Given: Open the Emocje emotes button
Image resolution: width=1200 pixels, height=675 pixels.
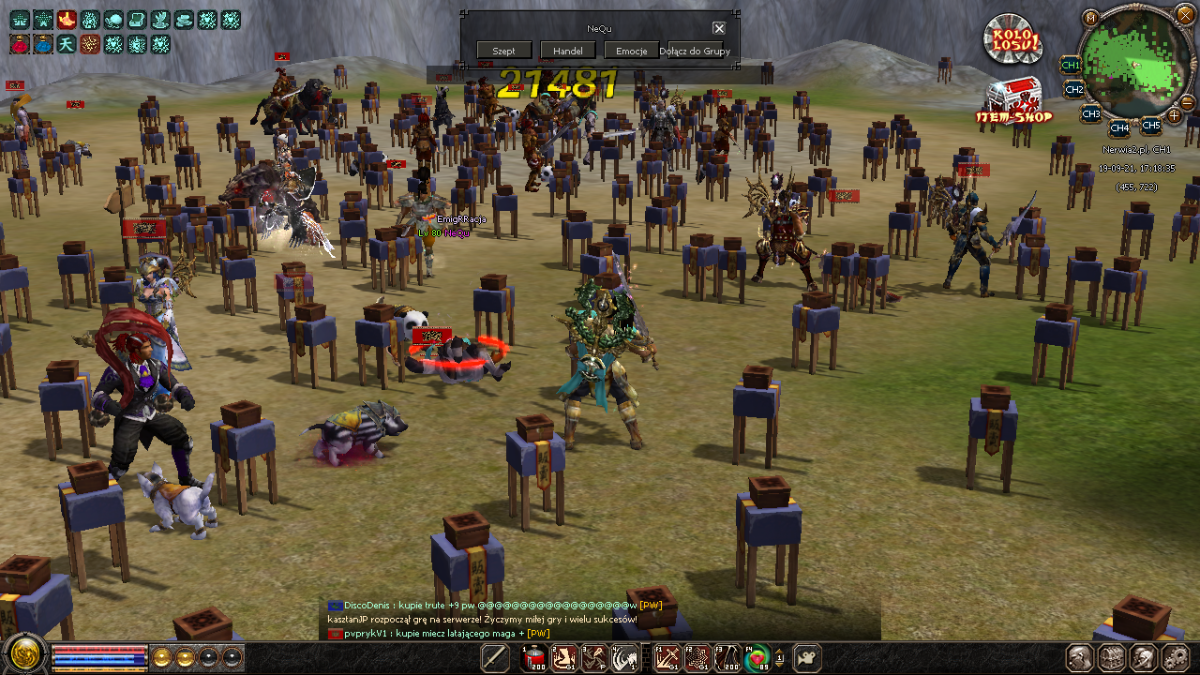Looking at the screenshot, I should point(631,50).
